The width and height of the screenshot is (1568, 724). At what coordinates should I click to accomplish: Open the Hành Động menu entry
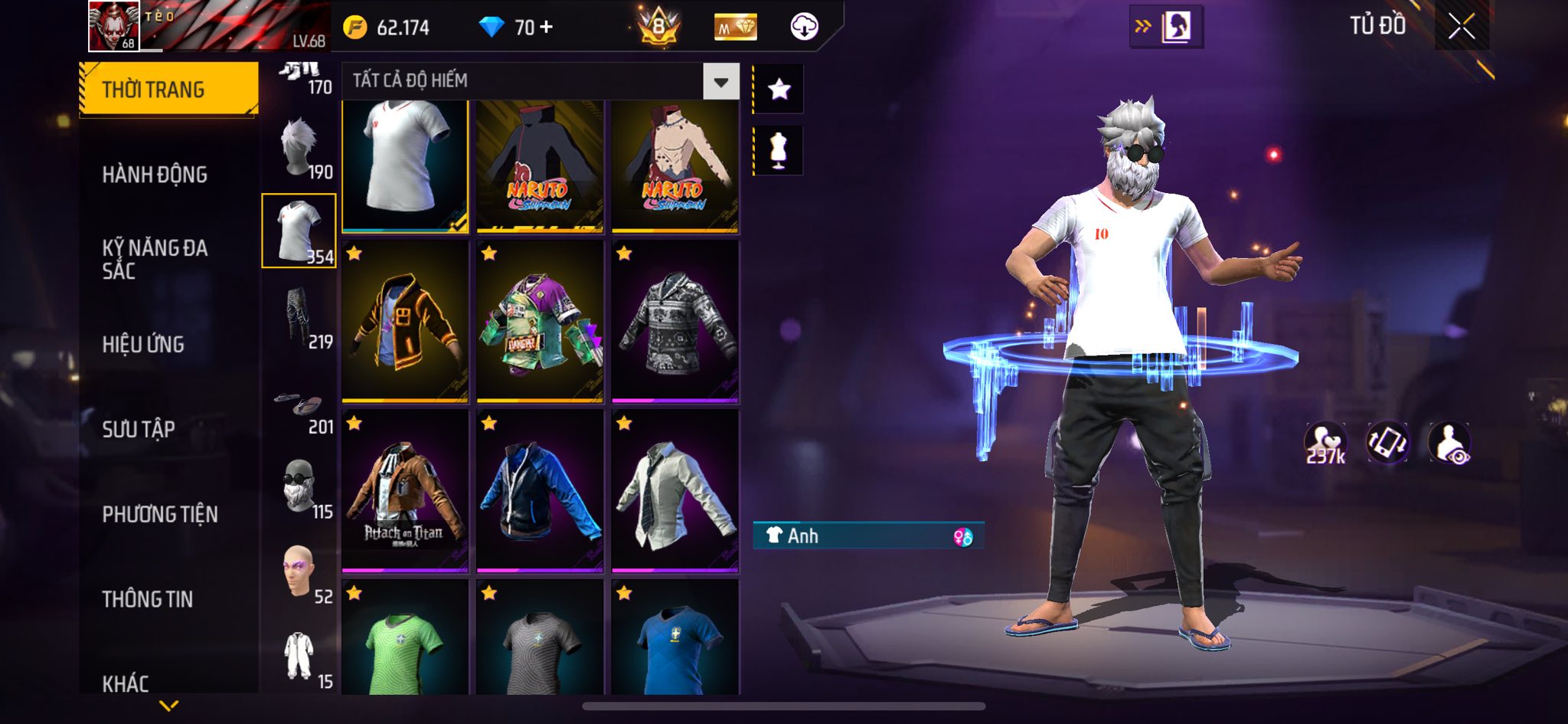coord(155,175)
